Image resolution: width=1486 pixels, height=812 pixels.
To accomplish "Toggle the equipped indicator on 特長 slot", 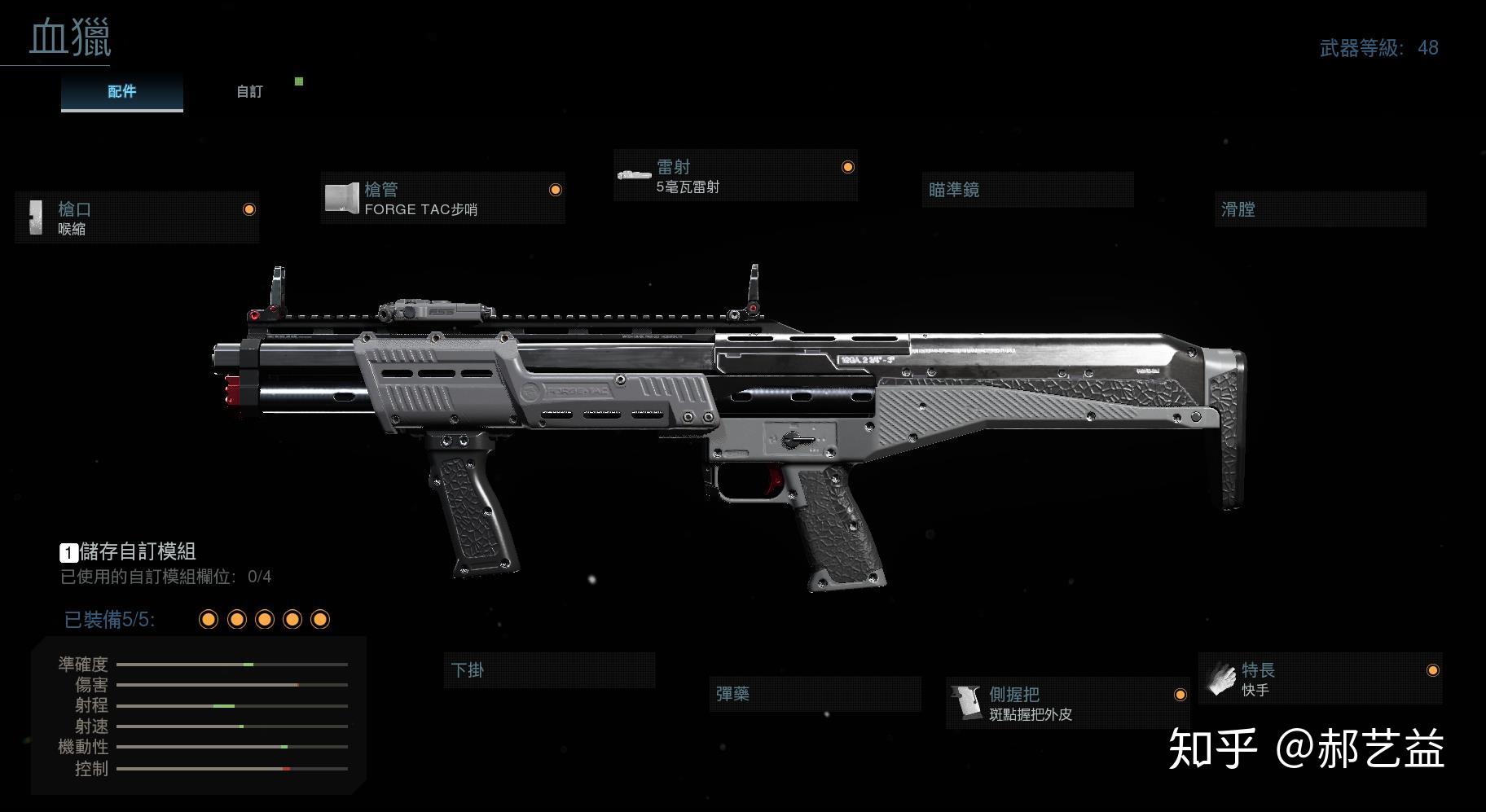I will pyautogui.click(x=1431, y=671).
